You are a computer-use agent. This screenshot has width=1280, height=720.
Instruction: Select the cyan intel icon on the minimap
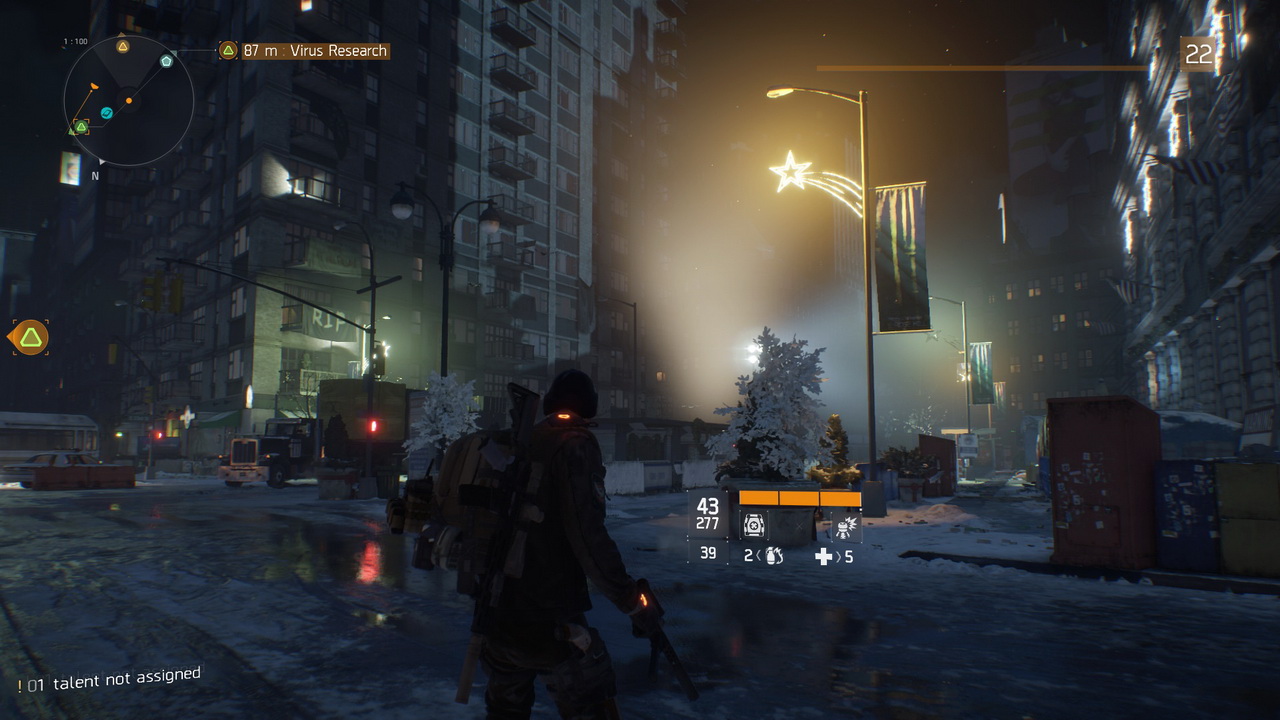coord(106,112)
